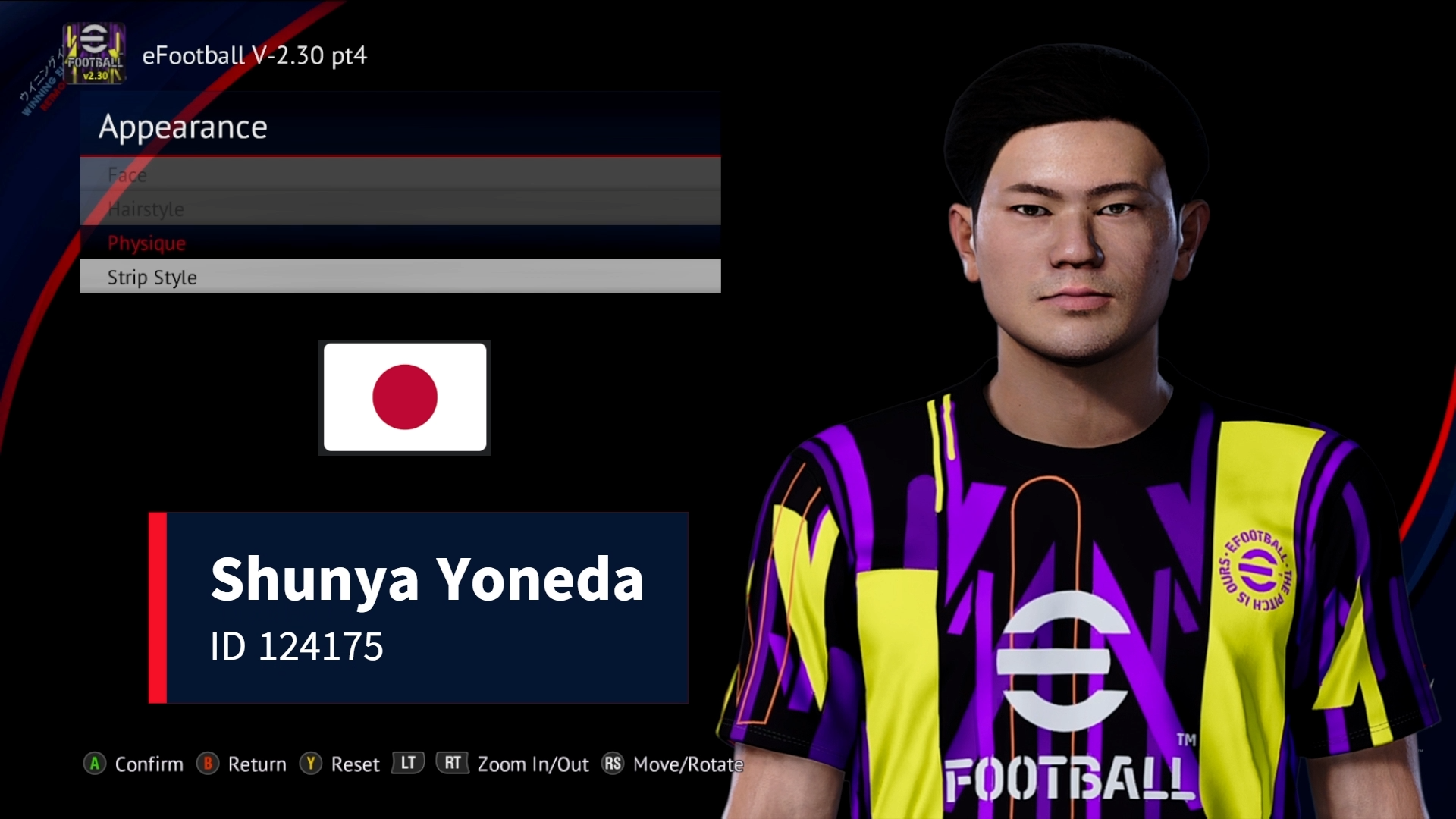Click the RS Move/Rotate stick icon

click(x=614, y=764)
